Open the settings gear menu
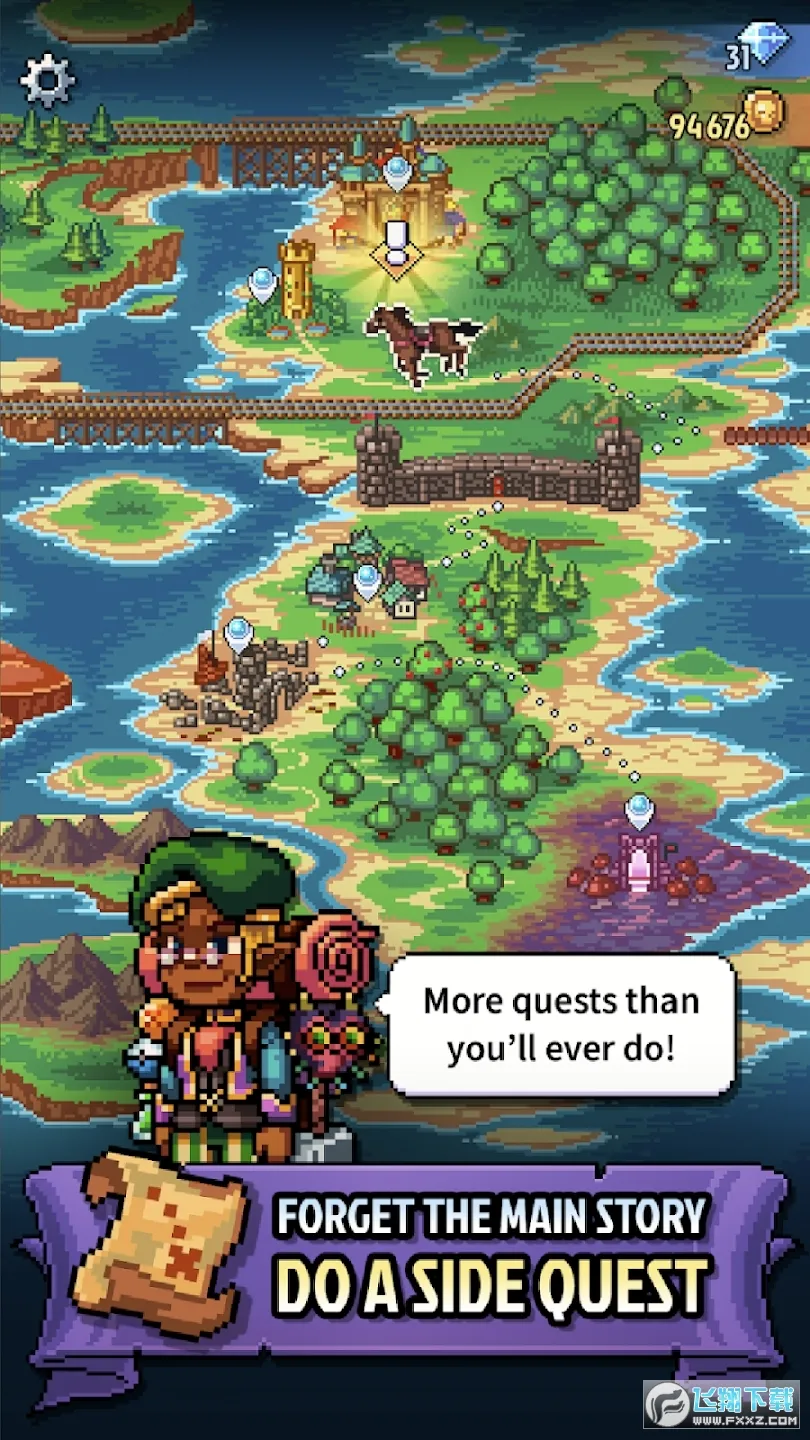 (x=47, y=79)
